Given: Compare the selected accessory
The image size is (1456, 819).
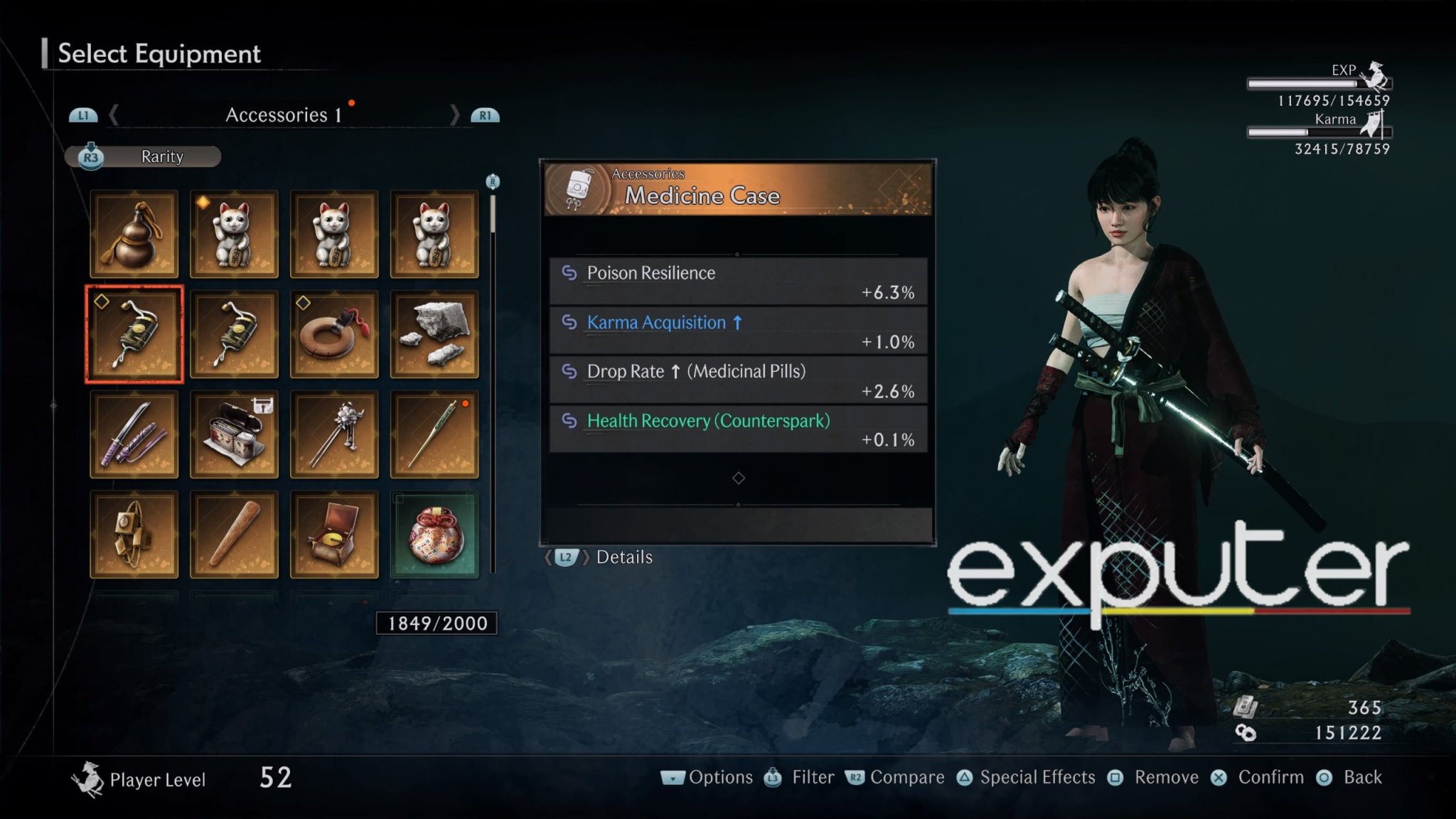Looking at the screenshot, I should pyautogui.click(x=895, y=778).
